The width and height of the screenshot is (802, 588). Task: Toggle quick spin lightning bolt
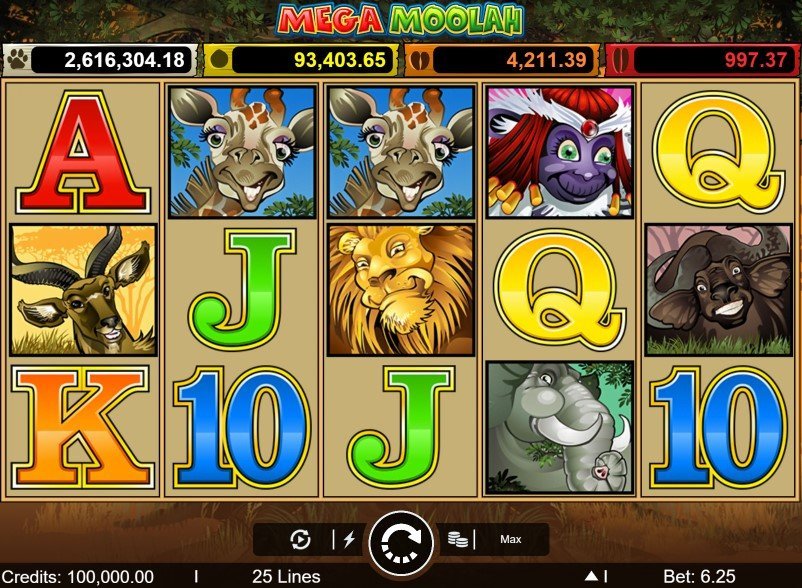(x=350, y=540)
